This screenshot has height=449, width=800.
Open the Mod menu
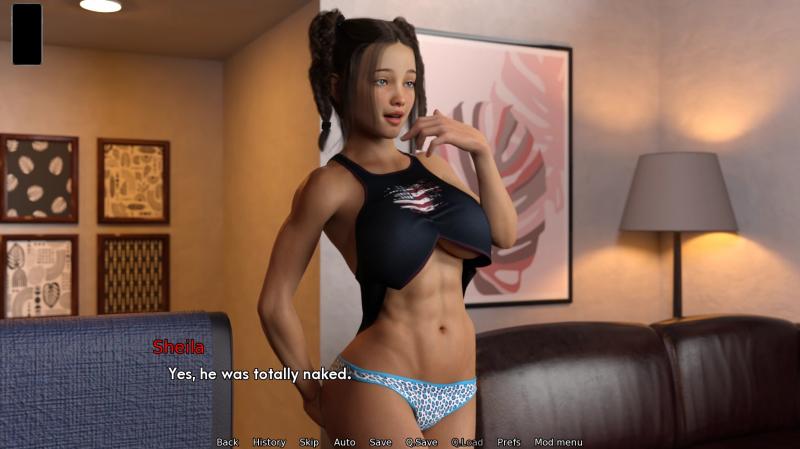558,442
